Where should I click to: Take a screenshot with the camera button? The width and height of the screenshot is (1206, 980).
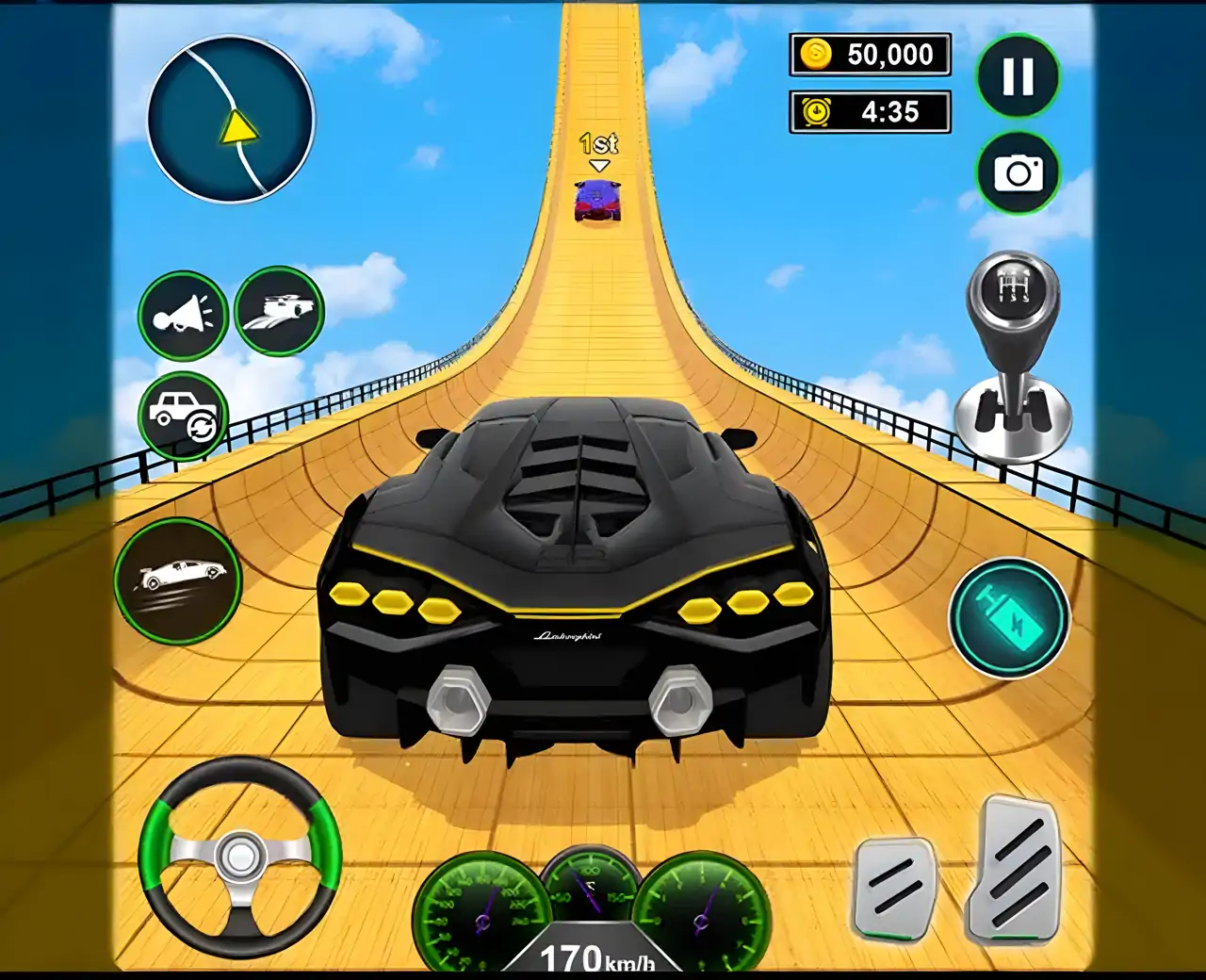tap(1018, 173)
